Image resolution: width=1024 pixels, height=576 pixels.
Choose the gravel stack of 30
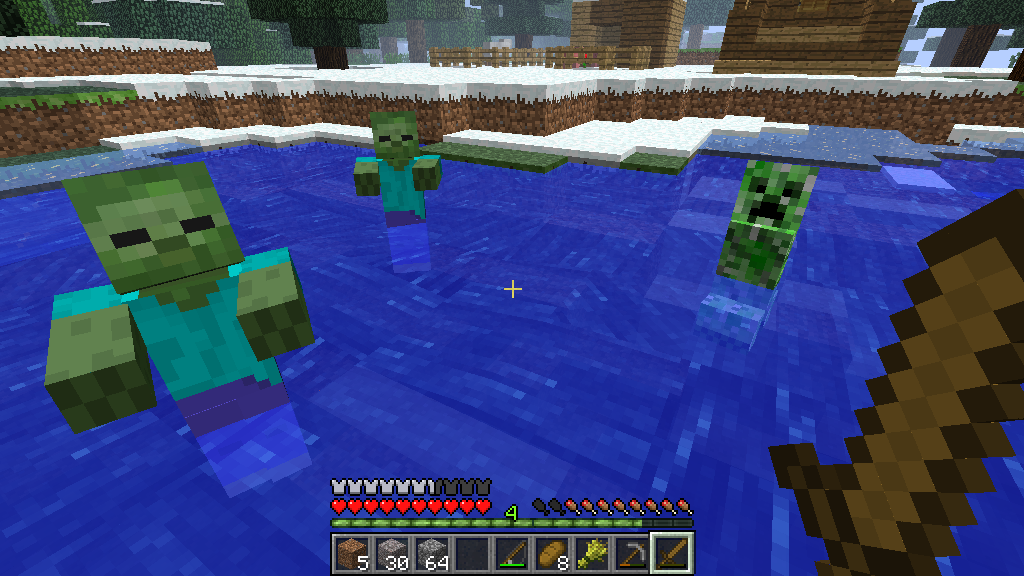[x=391, y=553]
